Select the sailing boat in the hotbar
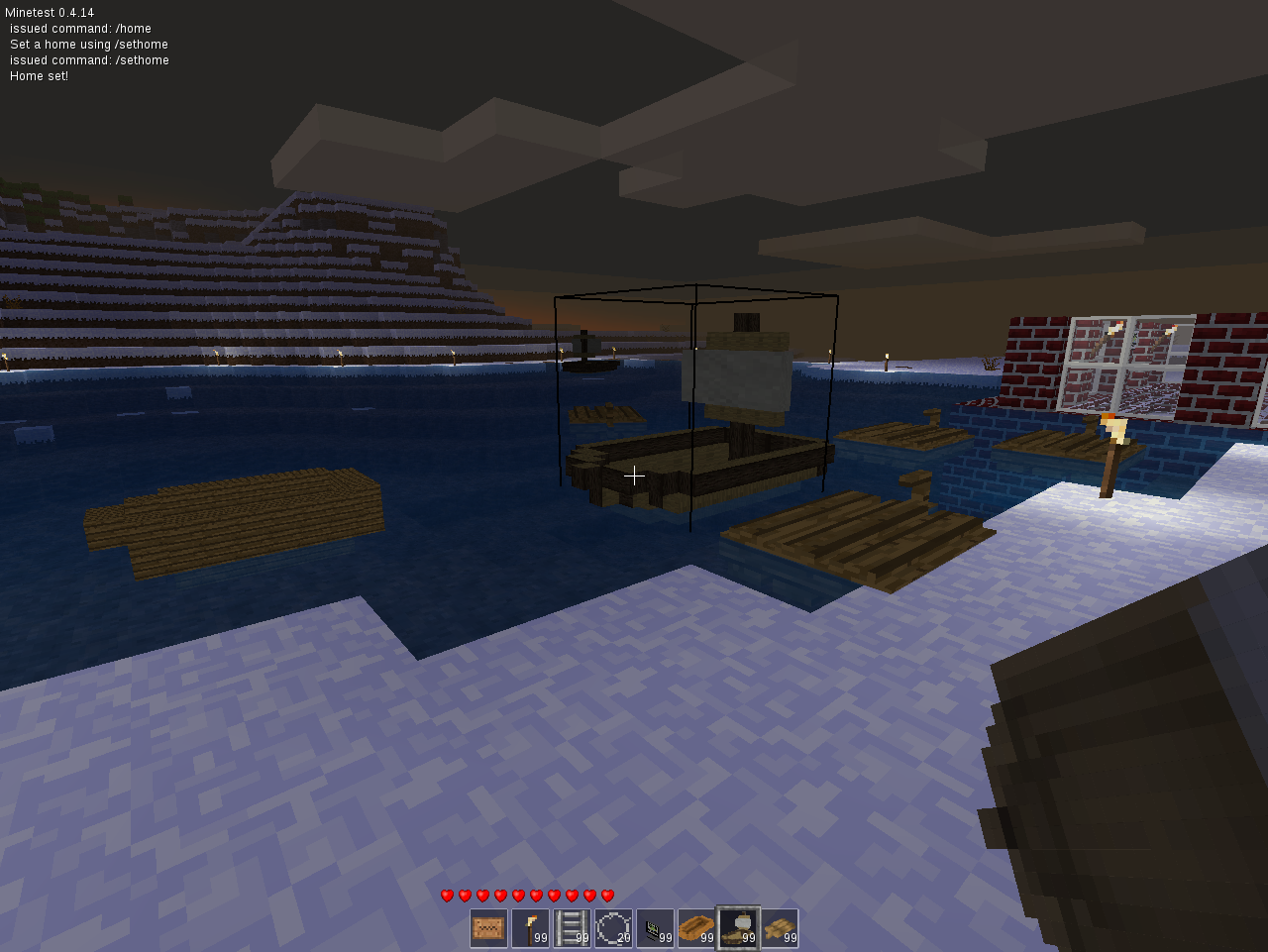 click(x=737, y=928)
